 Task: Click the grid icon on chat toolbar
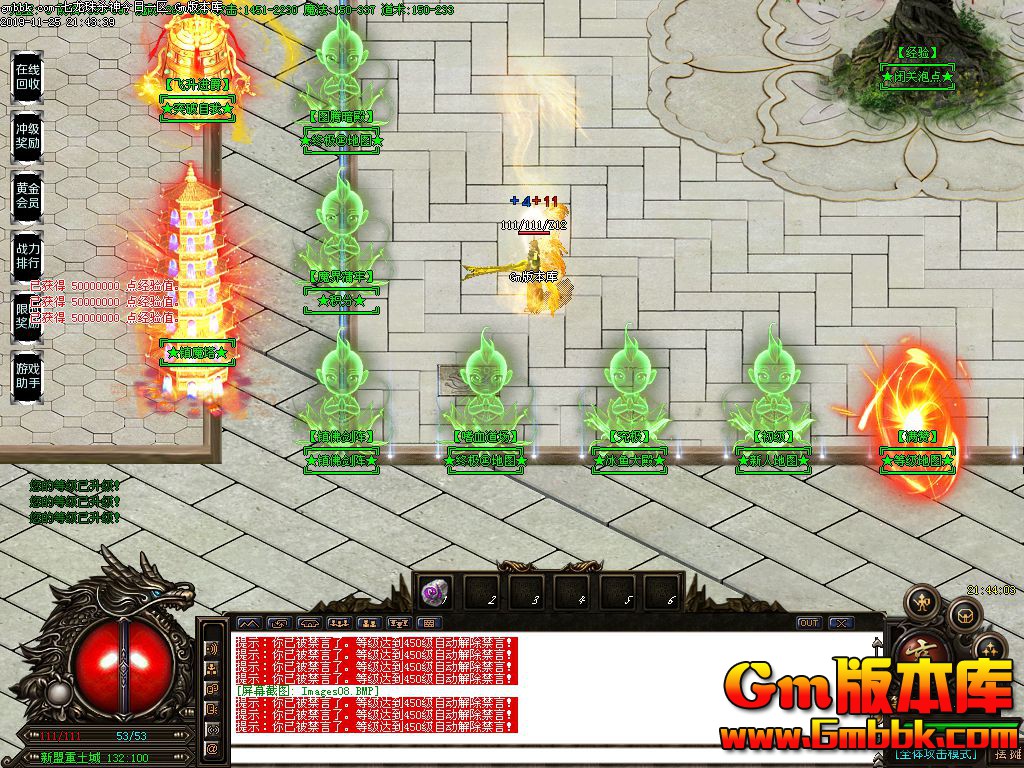[x=427, y=623]
